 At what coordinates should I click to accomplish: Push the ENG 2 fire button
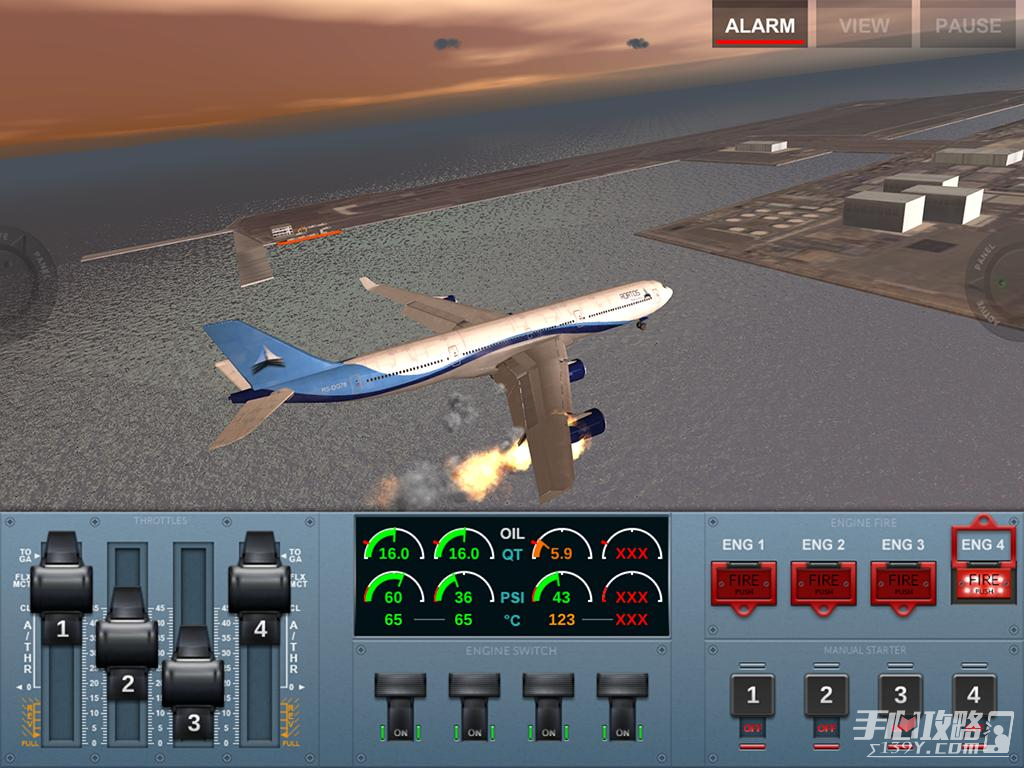tap(823, 582)
